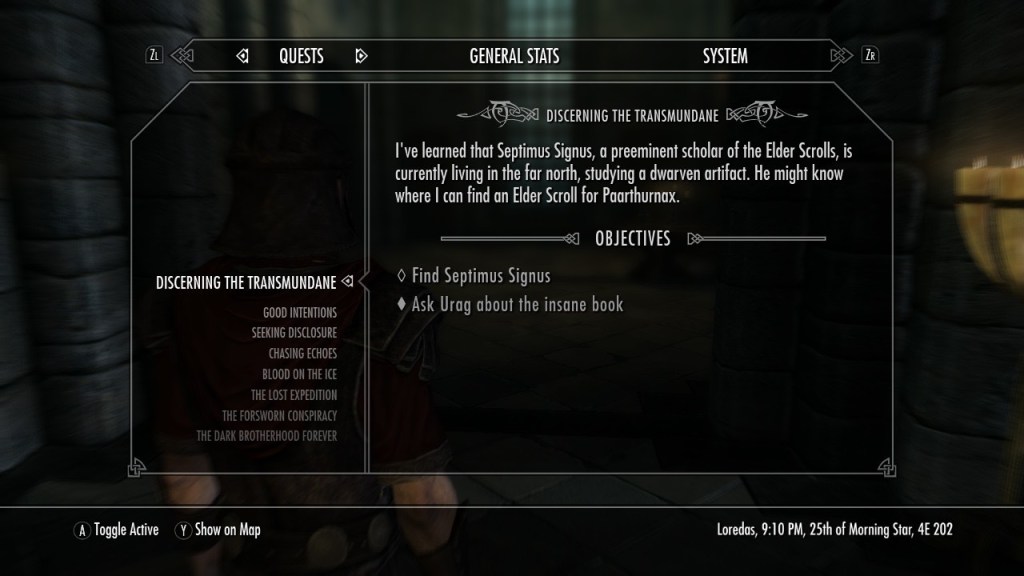Viewport: 1024px width, 576px height.
Task: Choose the Good Intentions quest
Action: point(299,313)
